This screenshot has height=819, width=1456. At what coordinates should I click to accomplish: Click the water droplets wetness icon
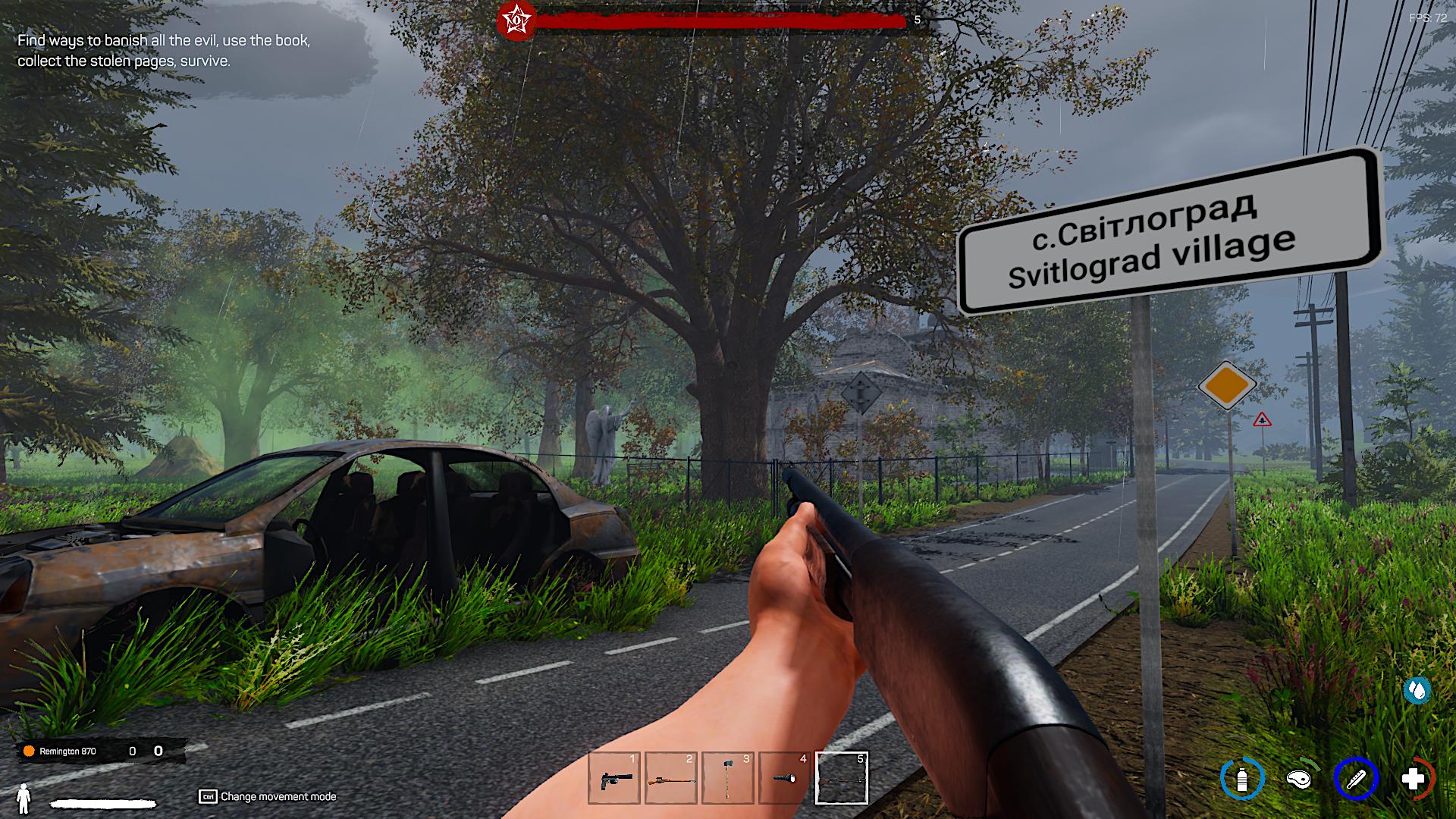click(1417, 690)
